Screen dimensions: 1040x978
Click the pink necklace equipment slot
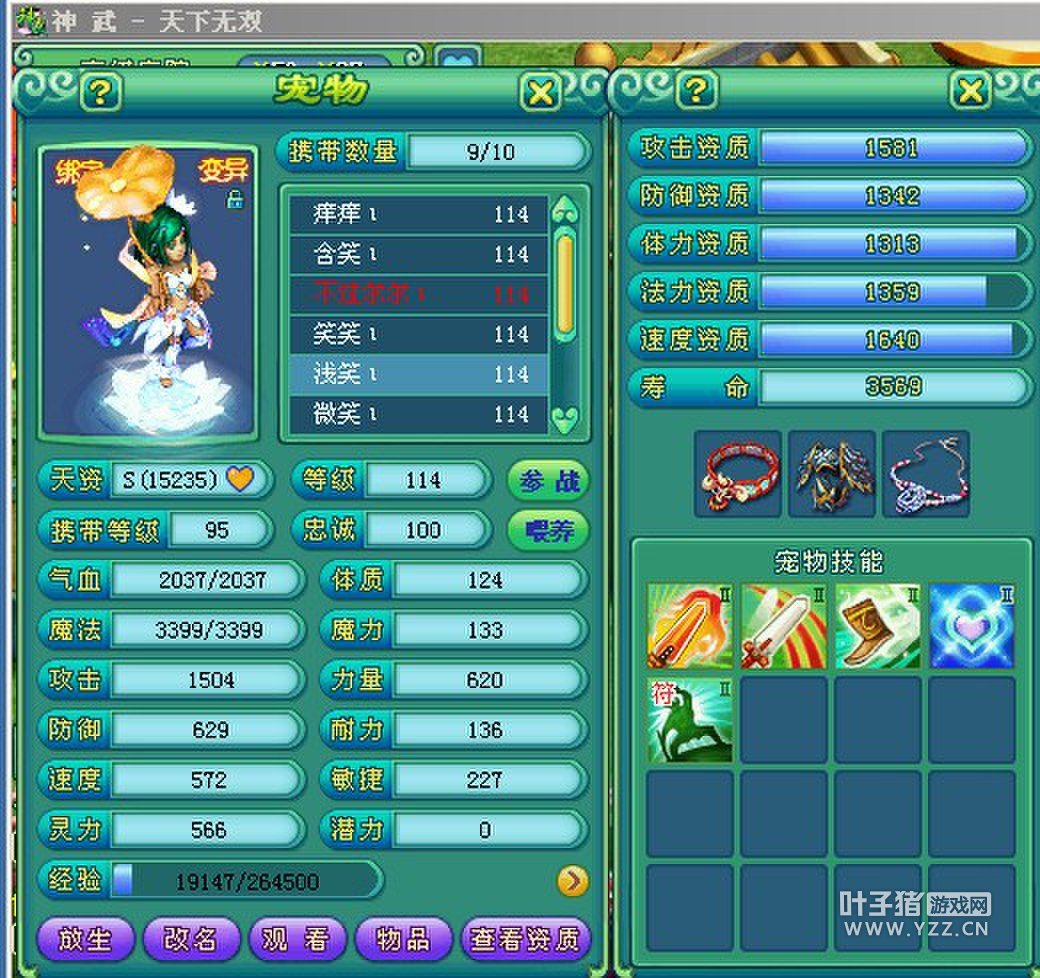pos(925,474)
